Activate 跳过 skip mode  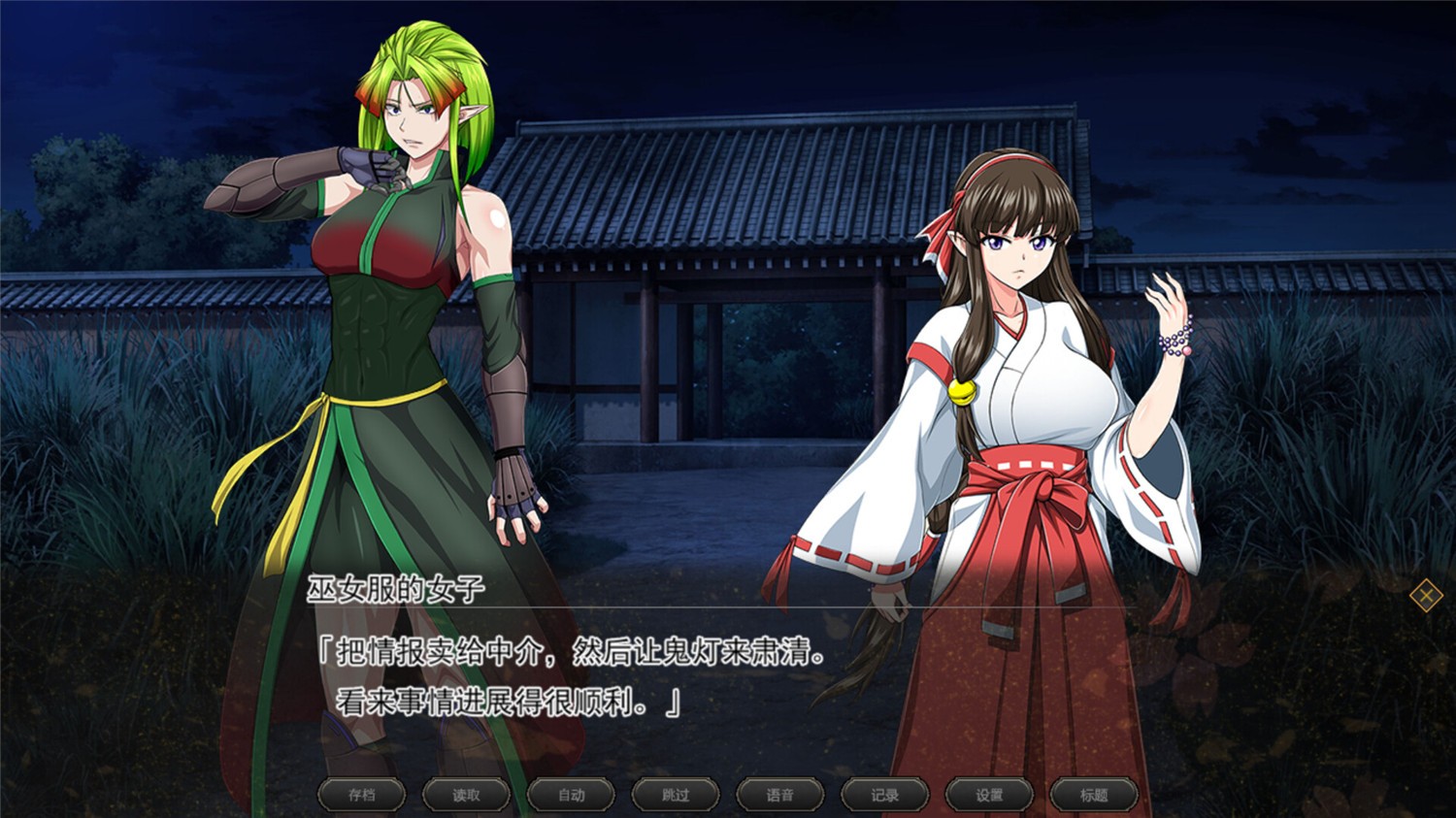click(675, 794)
